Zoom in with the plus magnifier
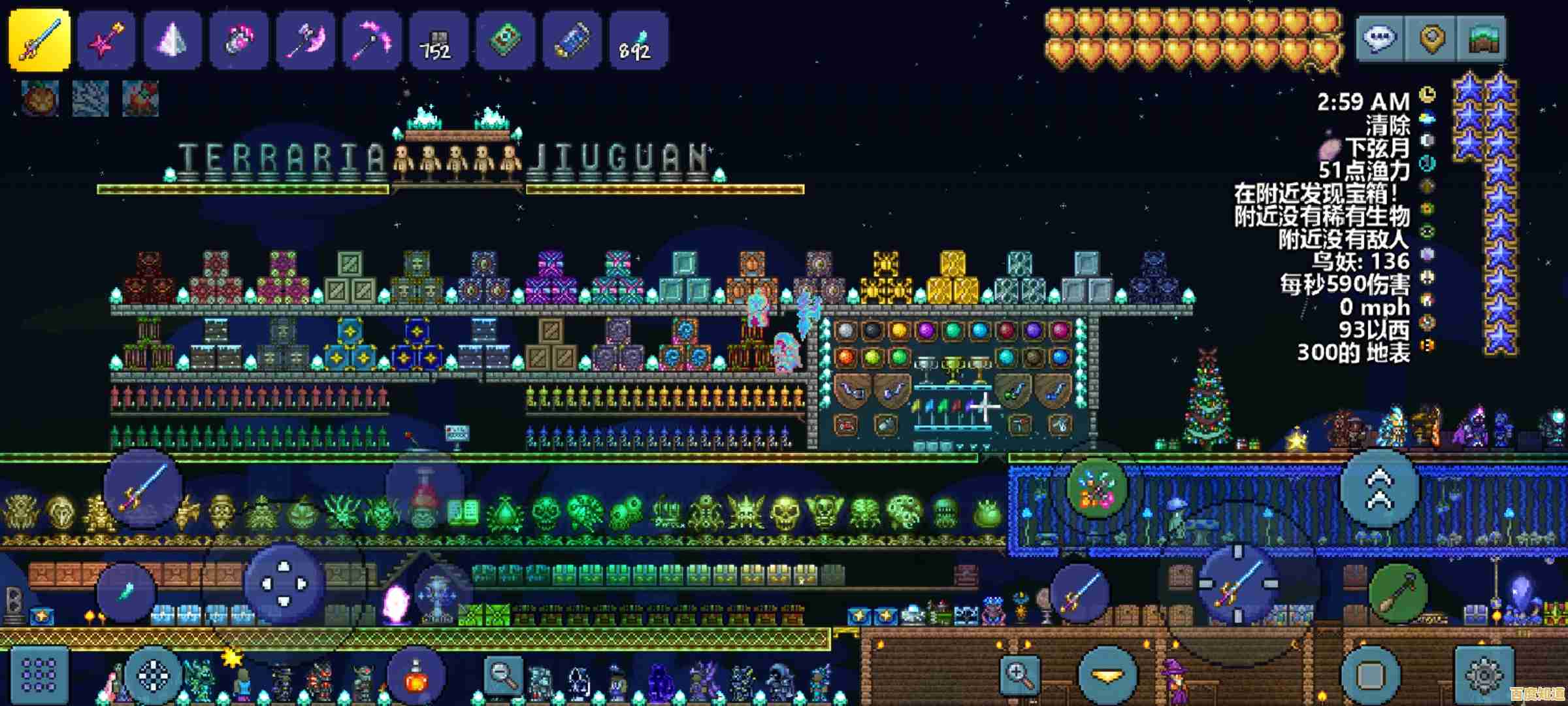1568x706 pixels. (x=1021, y=673)
